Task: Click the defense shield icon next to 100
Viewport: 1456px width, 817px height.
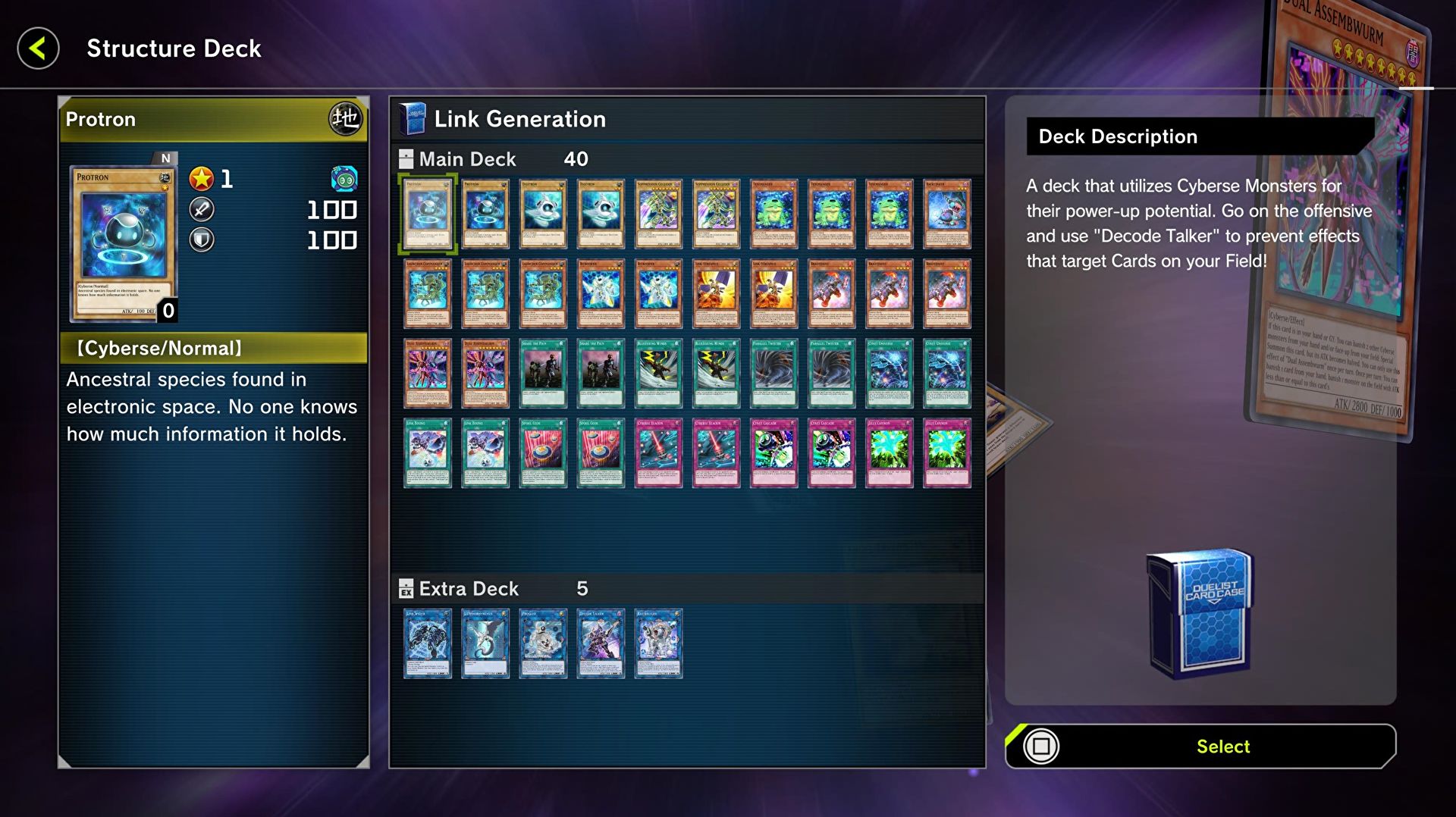Action: coord(200,241)
